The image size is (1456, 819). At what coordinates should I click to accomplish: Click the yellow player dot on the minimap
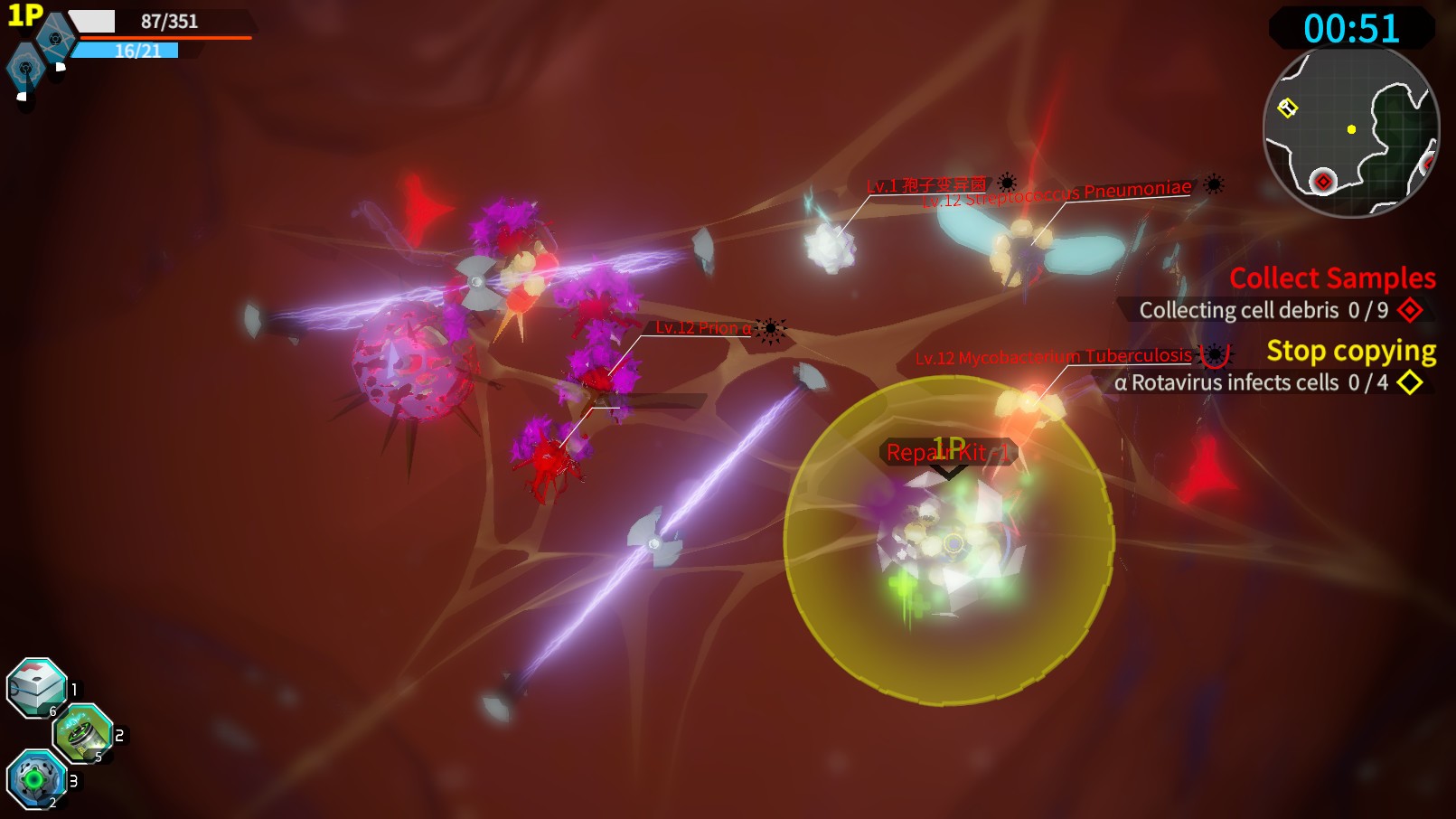coord(1351,130)
